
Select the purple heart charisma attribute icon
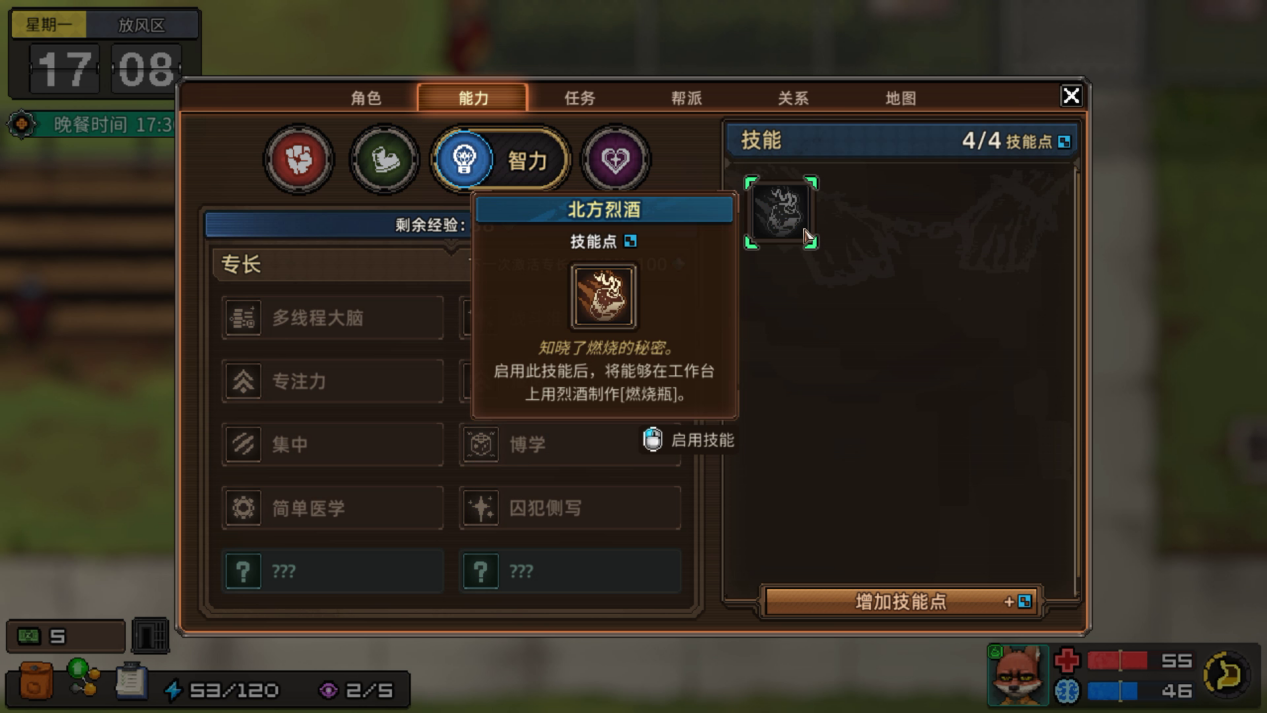pos(615,159)
